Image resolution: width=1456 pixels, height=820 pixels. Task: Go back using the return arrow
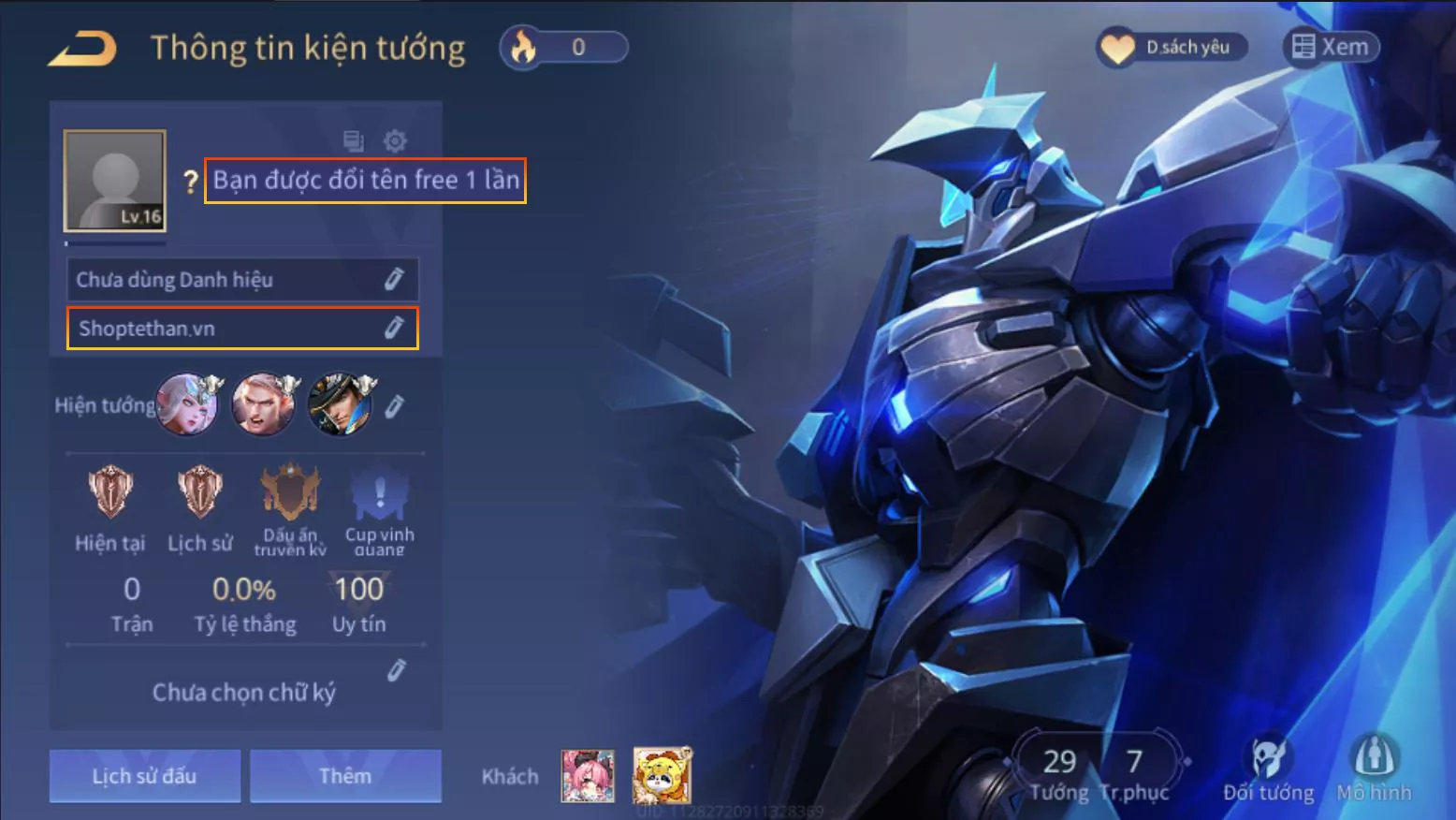tap(82, 49)
